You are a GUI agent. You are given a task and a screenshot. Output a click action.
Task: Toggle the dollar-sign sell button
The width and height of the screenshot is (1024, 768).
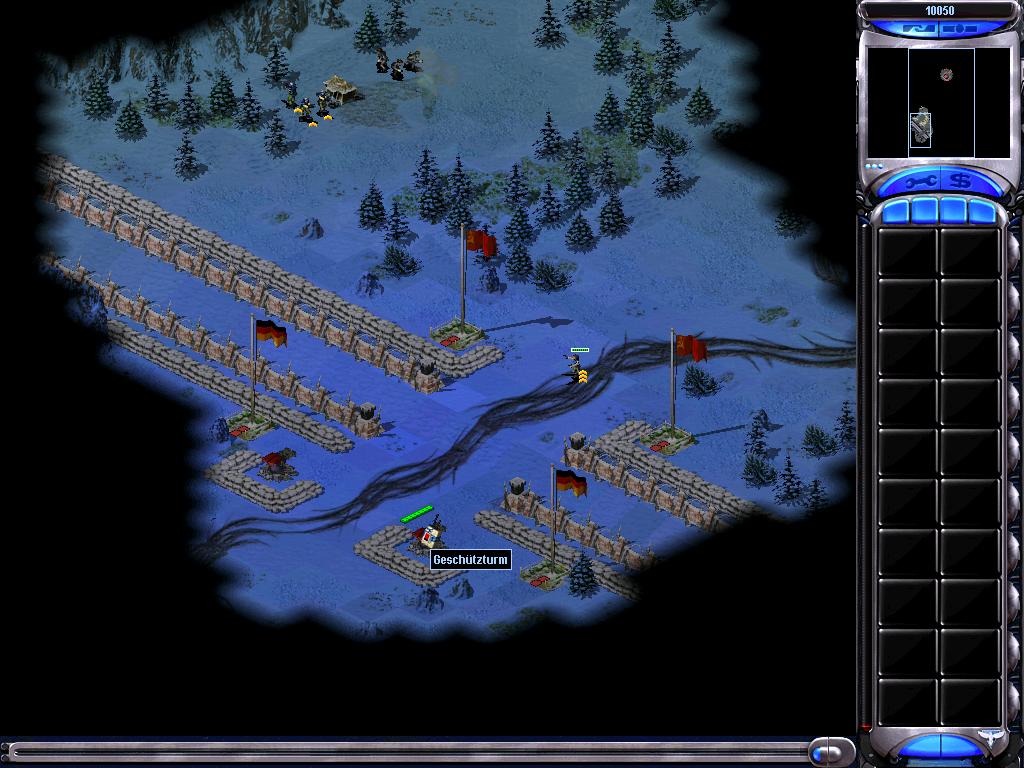[961, 181]
